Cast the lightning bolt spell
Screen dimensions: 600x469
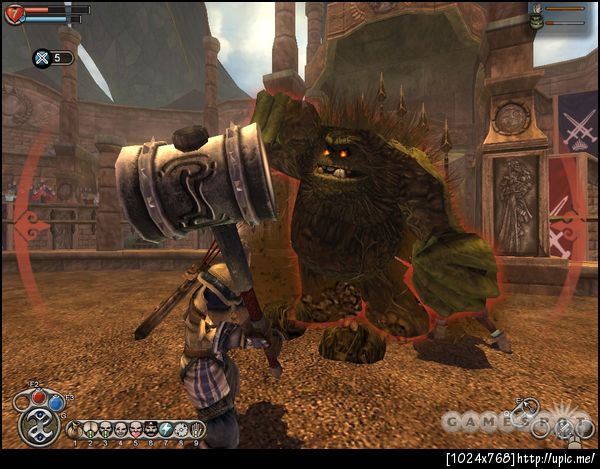(x=166, y=429)
